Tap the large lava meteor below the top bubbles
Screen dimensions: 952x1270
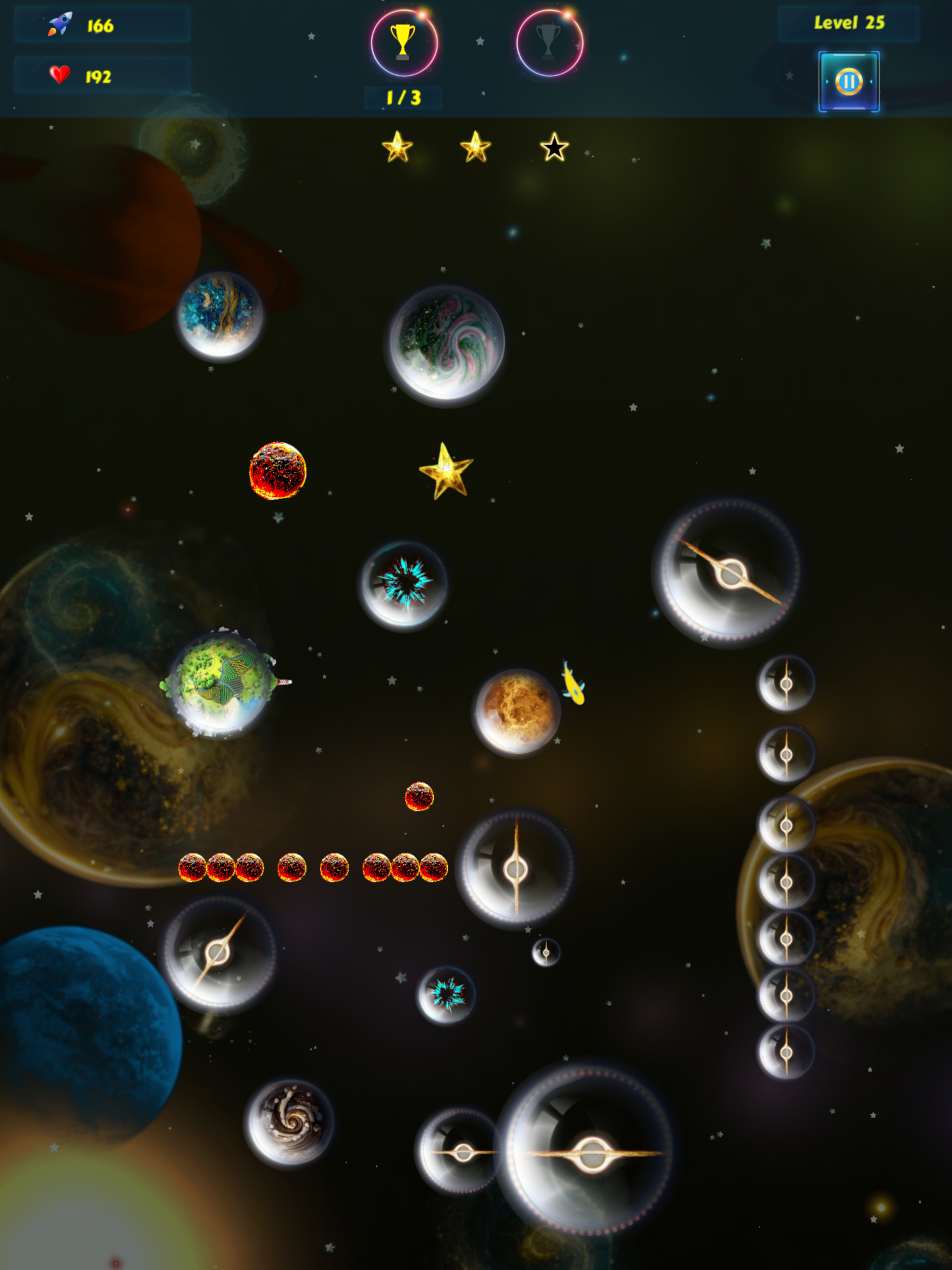pos(278,472)
